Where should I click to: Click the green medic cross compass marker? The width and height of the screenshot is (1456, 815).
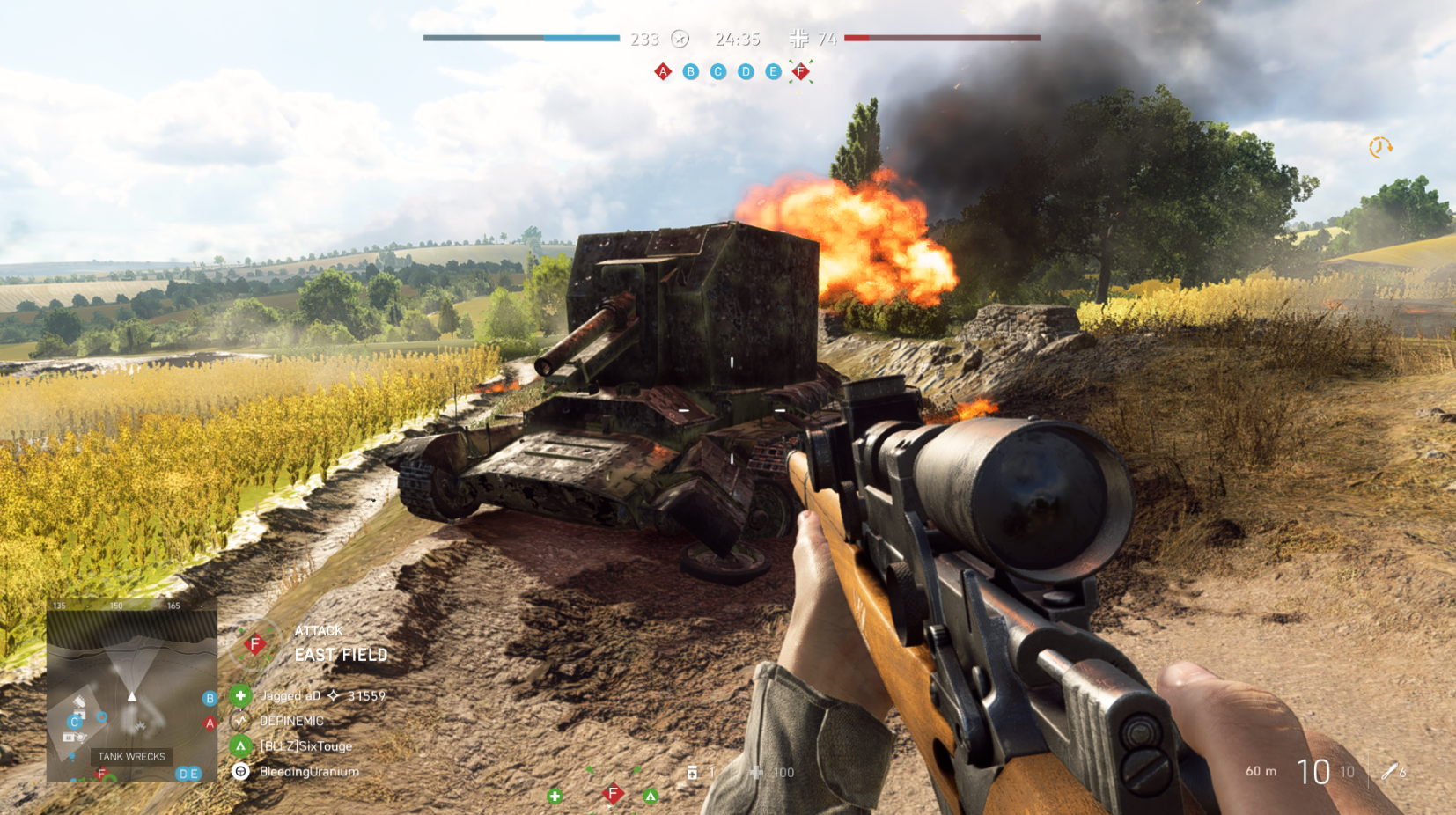click(555, 797)
